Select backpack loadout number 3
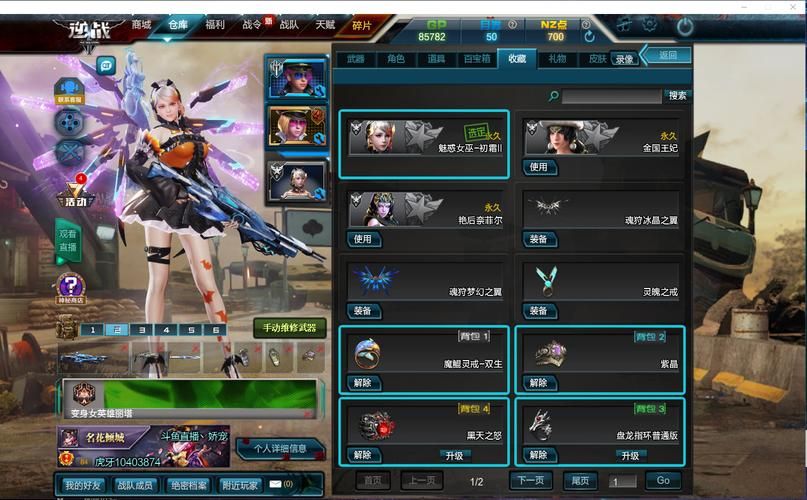 [141, 329]
